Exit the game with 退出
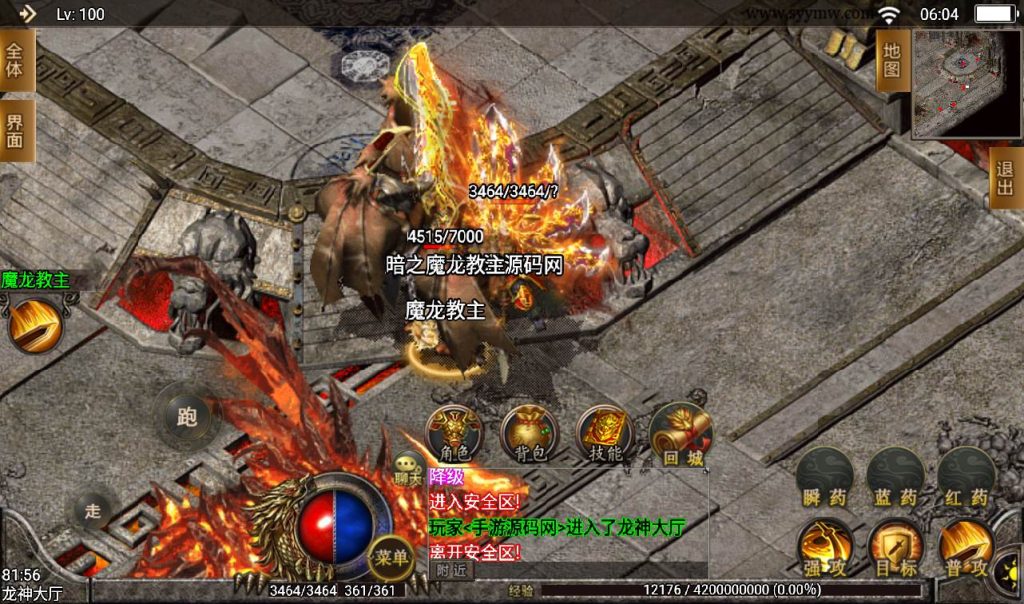Screen dimensions: 1024x604 [1006, 180]
